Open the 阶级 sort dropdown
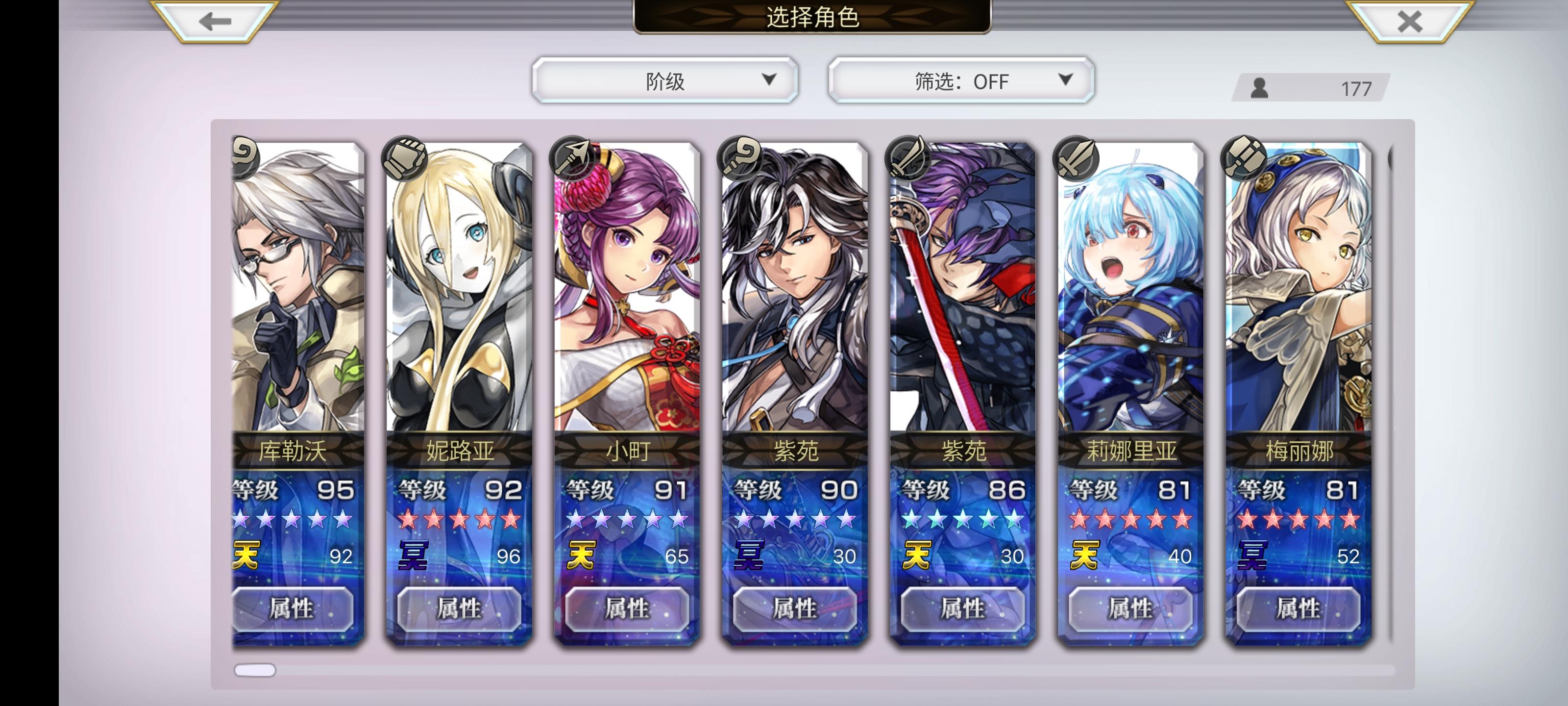Viewport: 1568px width, 706px height. [665, 79]
